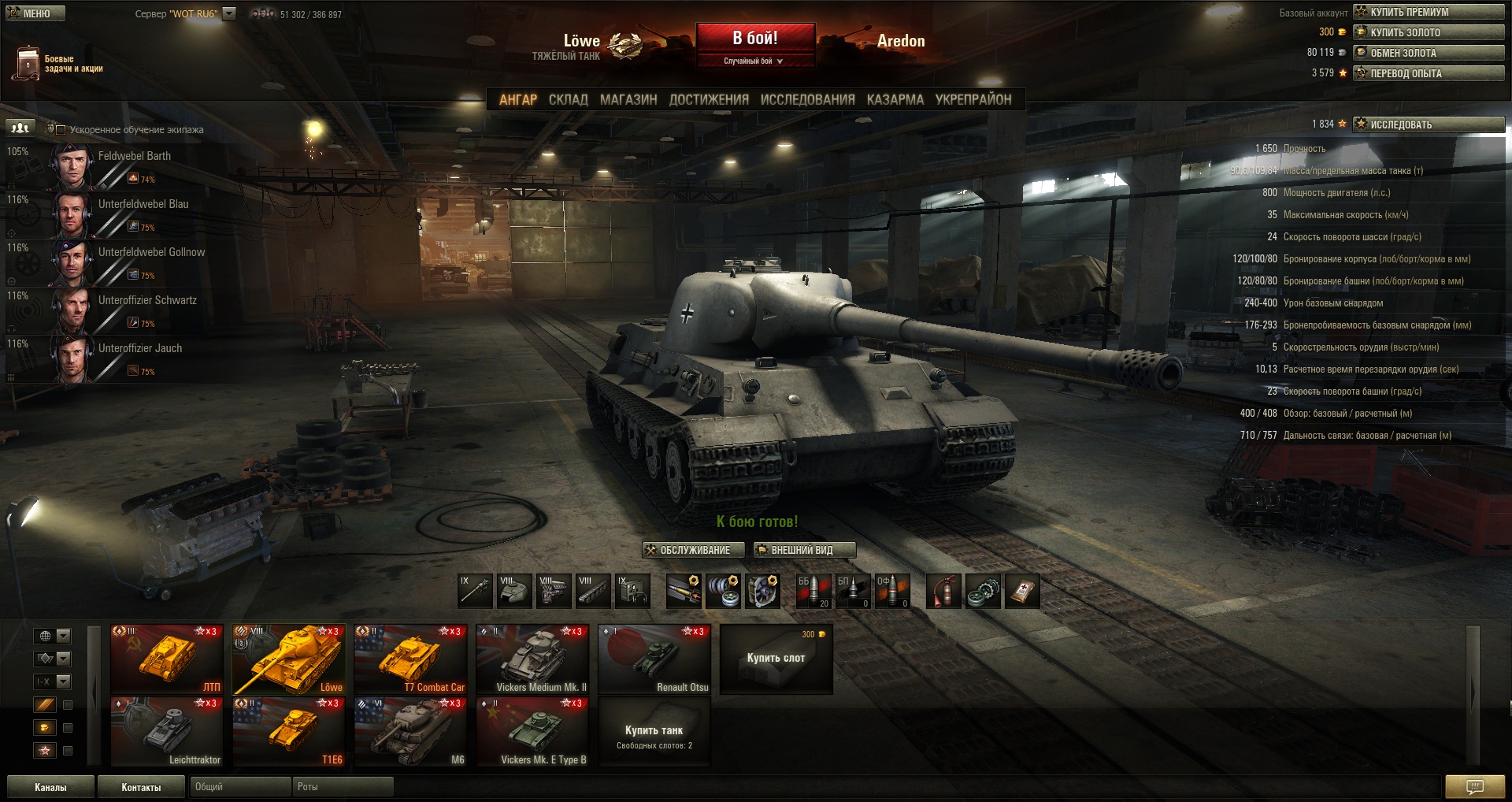Open ОБМЕН ЗОЛОТА exchange

[x=1429, y=53]
